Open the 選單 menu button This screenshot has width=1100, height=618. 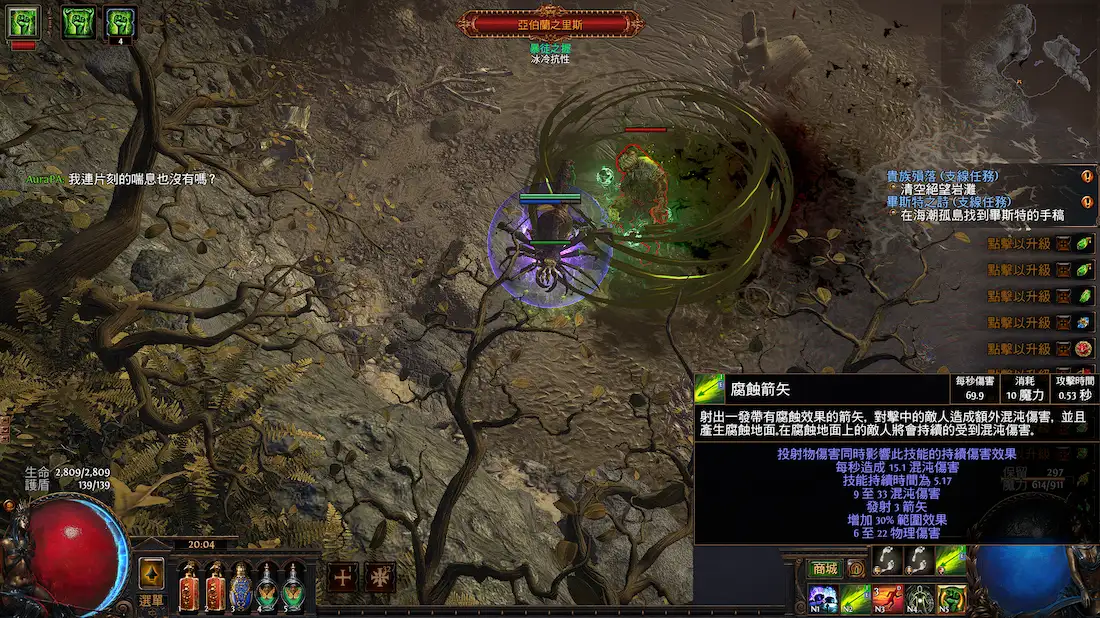click(x=151, y=600)
